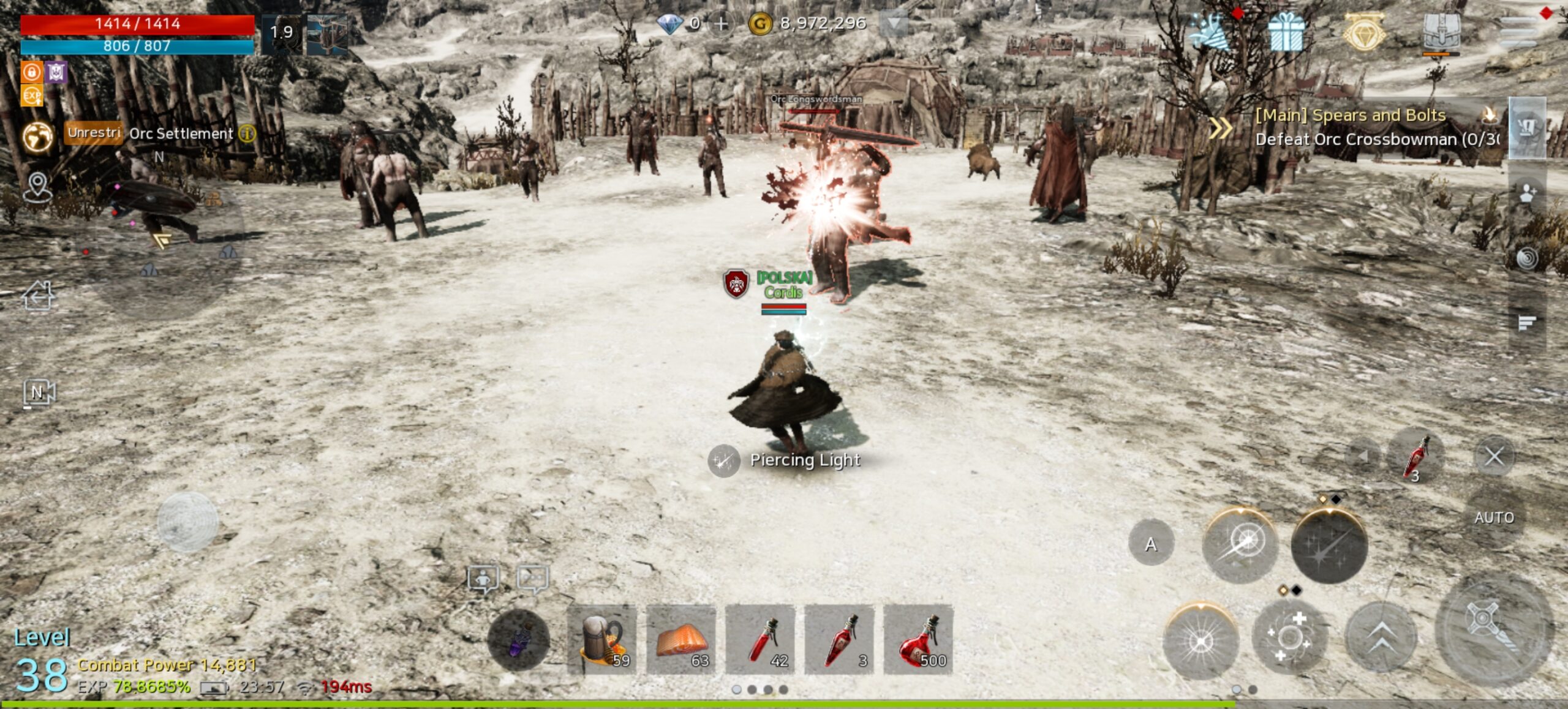Screen dimensions: 1568x709
Task: Open the dropdown arrow next to gold
Action: (x=894, y=24)
